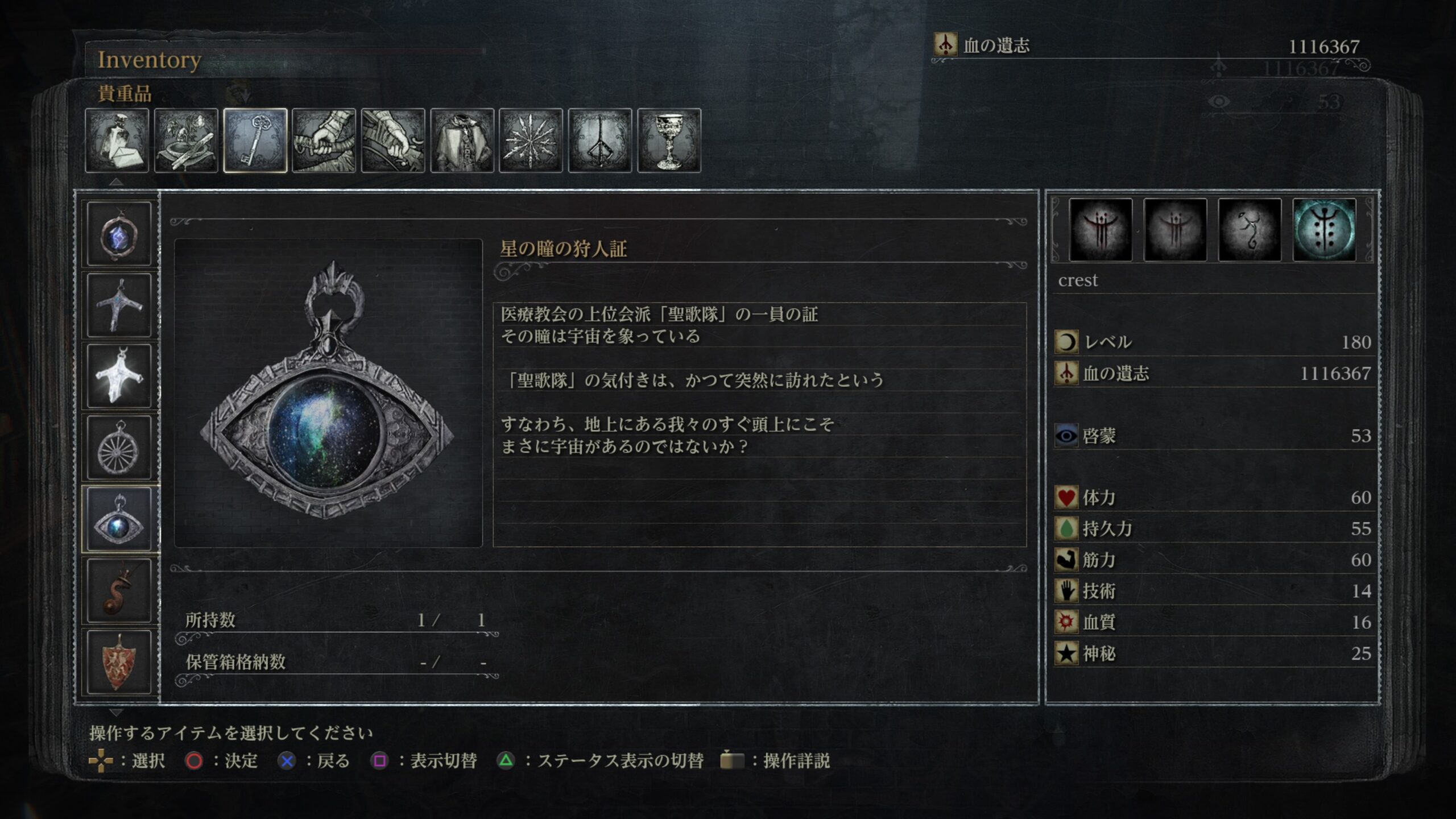Screen dimensions: 1456x819
Task: Select the faded second claw-mark rune
Action: [x=1175, y=230]
